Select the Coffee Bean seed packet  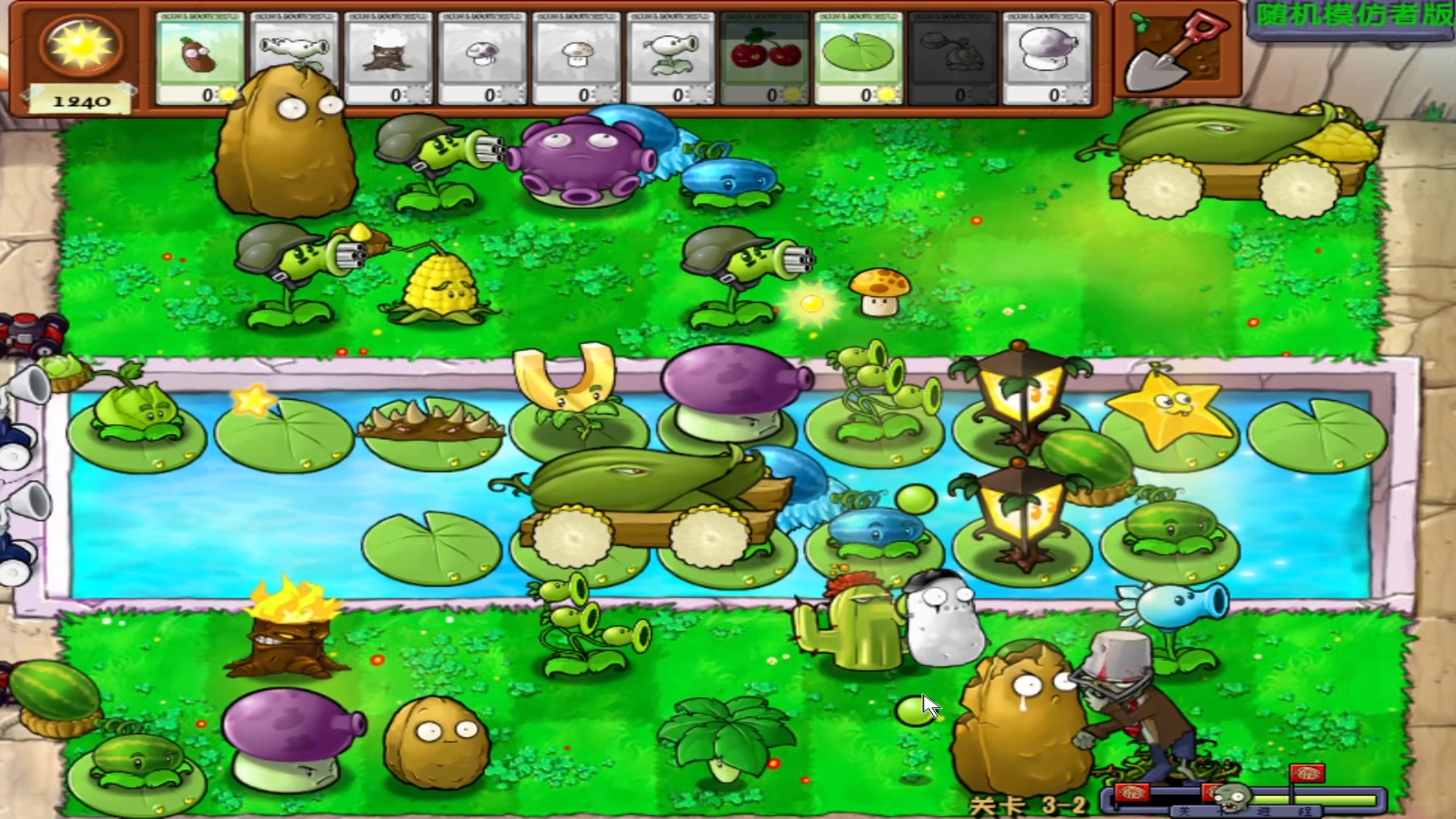coord(199,58)
